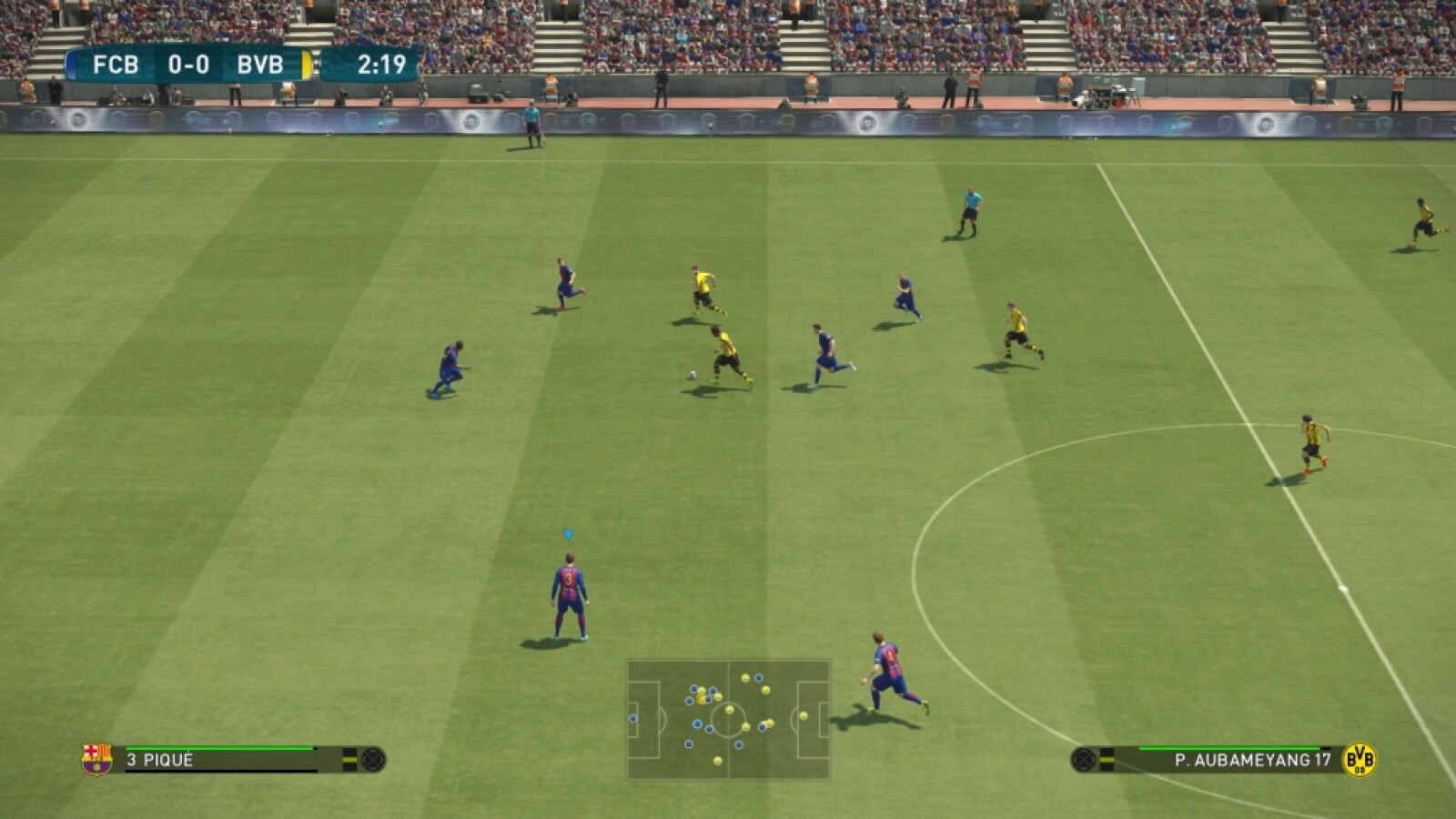Click the FC Barcelona crest badge

tap(96, 759)
